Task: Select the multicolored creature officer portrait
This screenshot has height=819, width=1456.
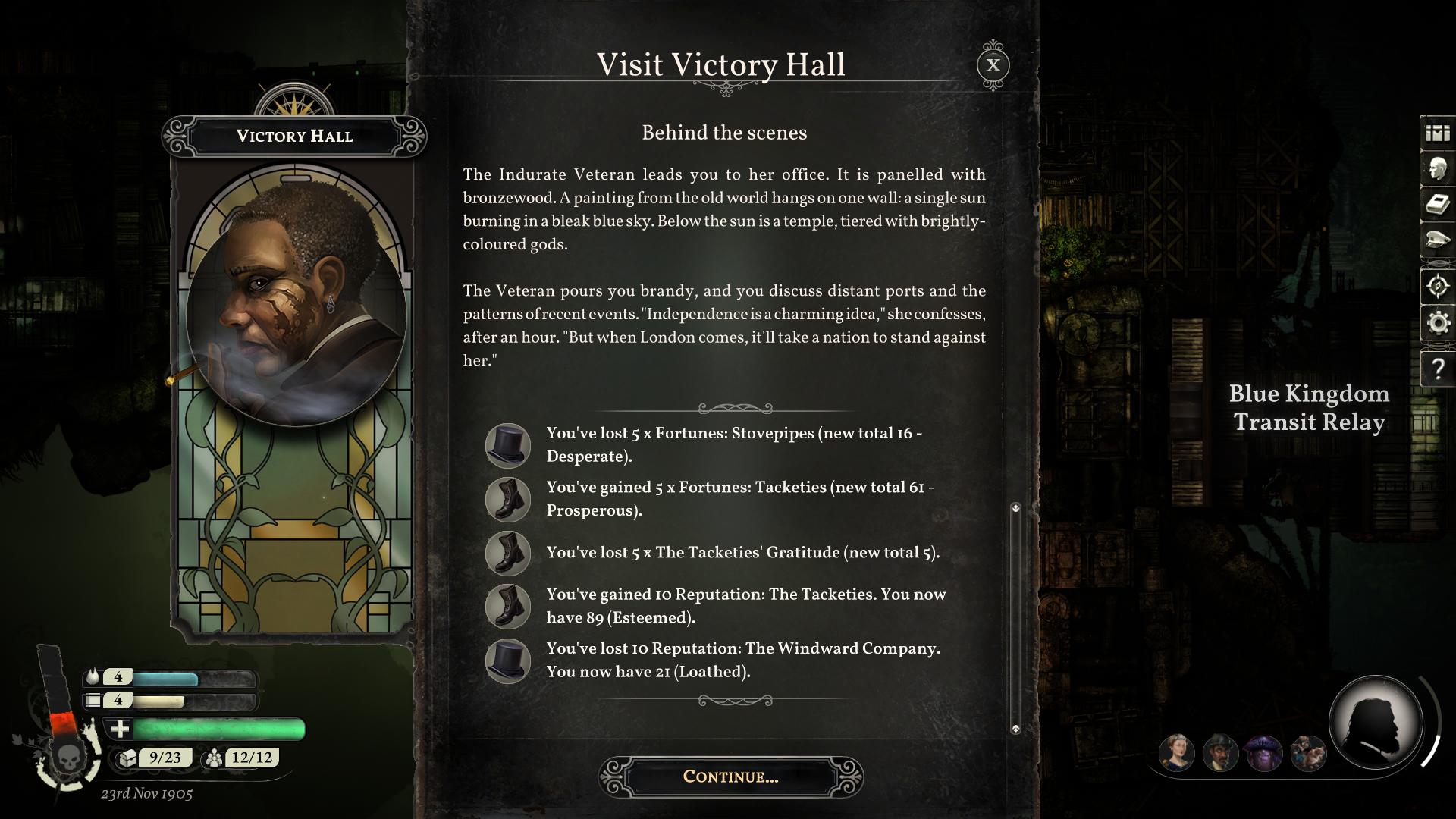Action: [1308, 753]
